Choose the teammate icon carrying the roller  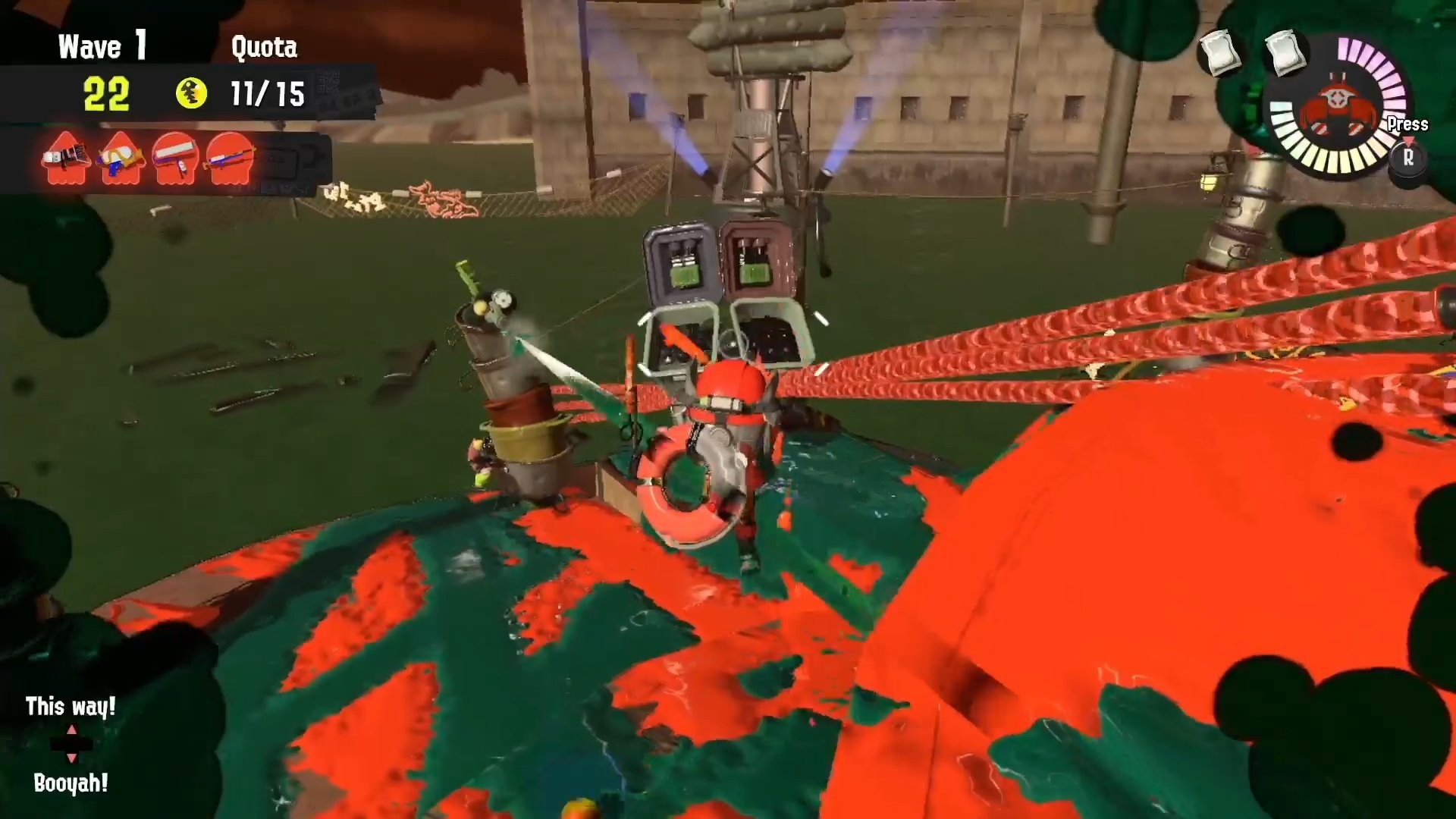click(x=176, y=158)
